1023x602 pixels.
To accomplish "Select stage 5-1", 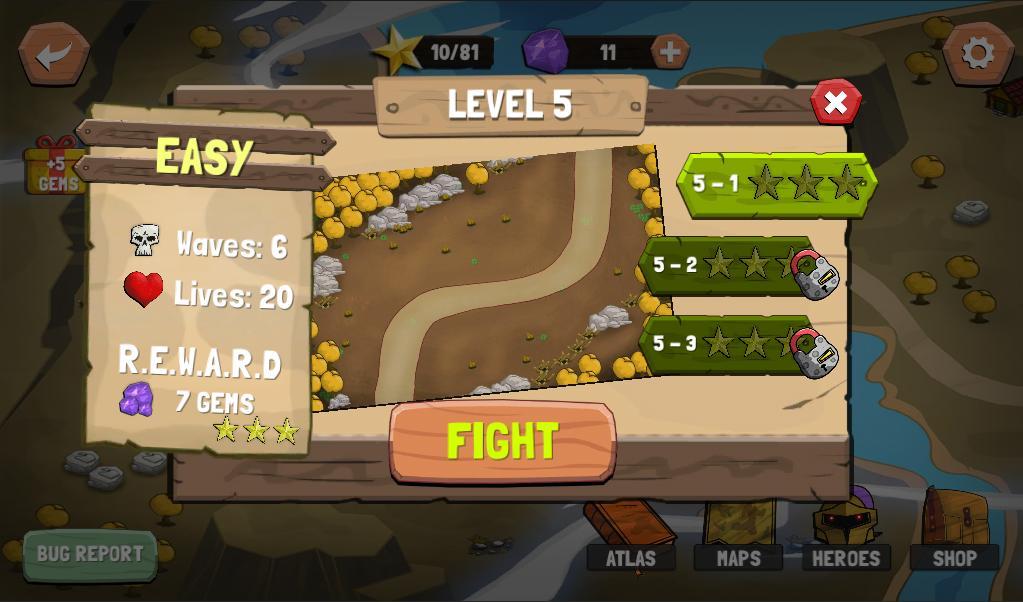I will pyautogui.click(x=777, y=184).
